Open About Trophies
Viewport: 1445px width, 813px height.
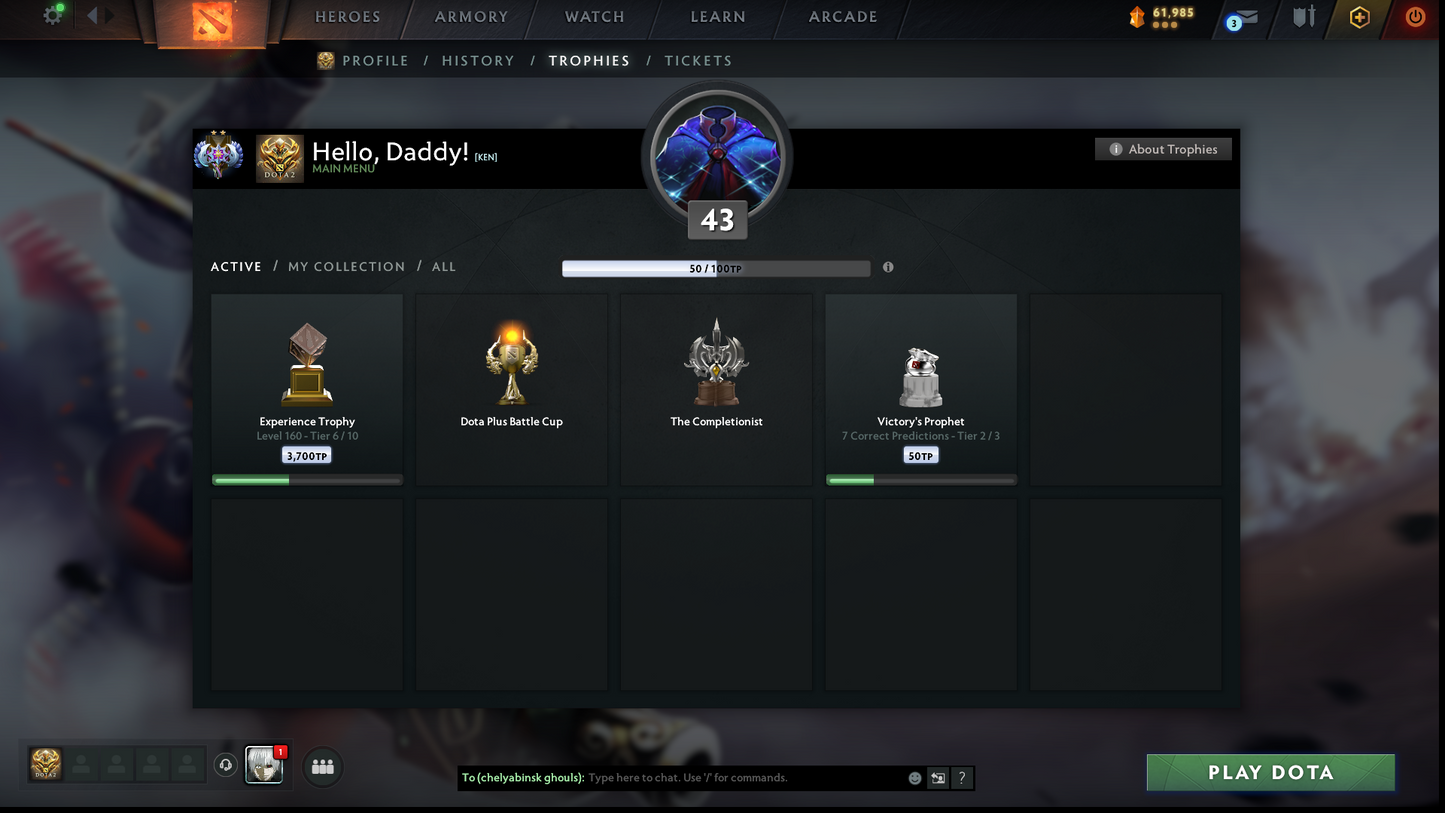coord(1163,148)
